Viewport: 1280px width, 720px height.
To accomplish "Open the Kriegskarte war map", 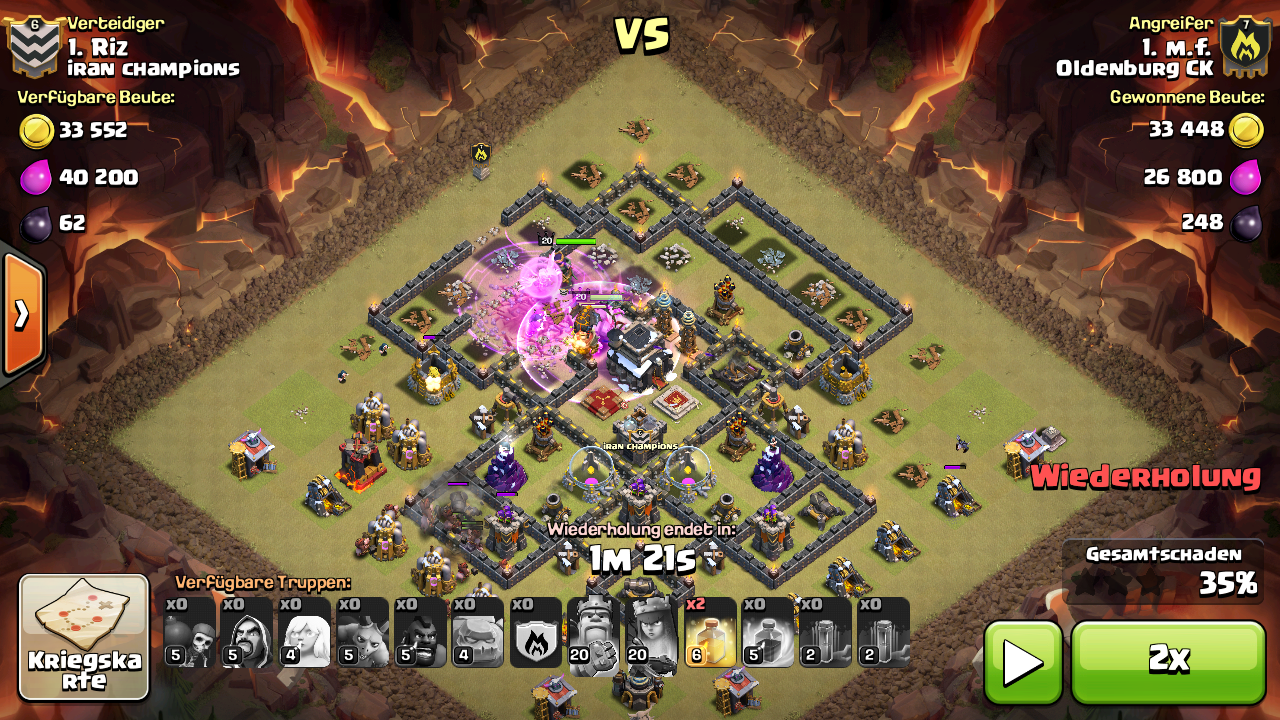I will (x=84, y=637).
